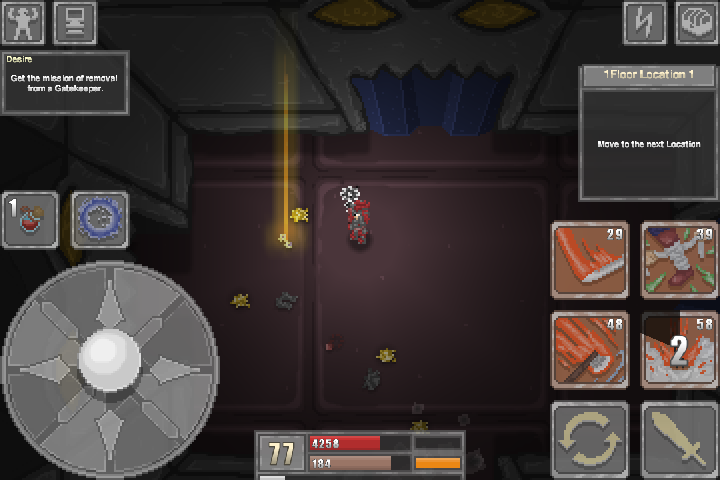Trigger the heavy strike skill costing 48
Screen dimensions: 720x480
590,348
